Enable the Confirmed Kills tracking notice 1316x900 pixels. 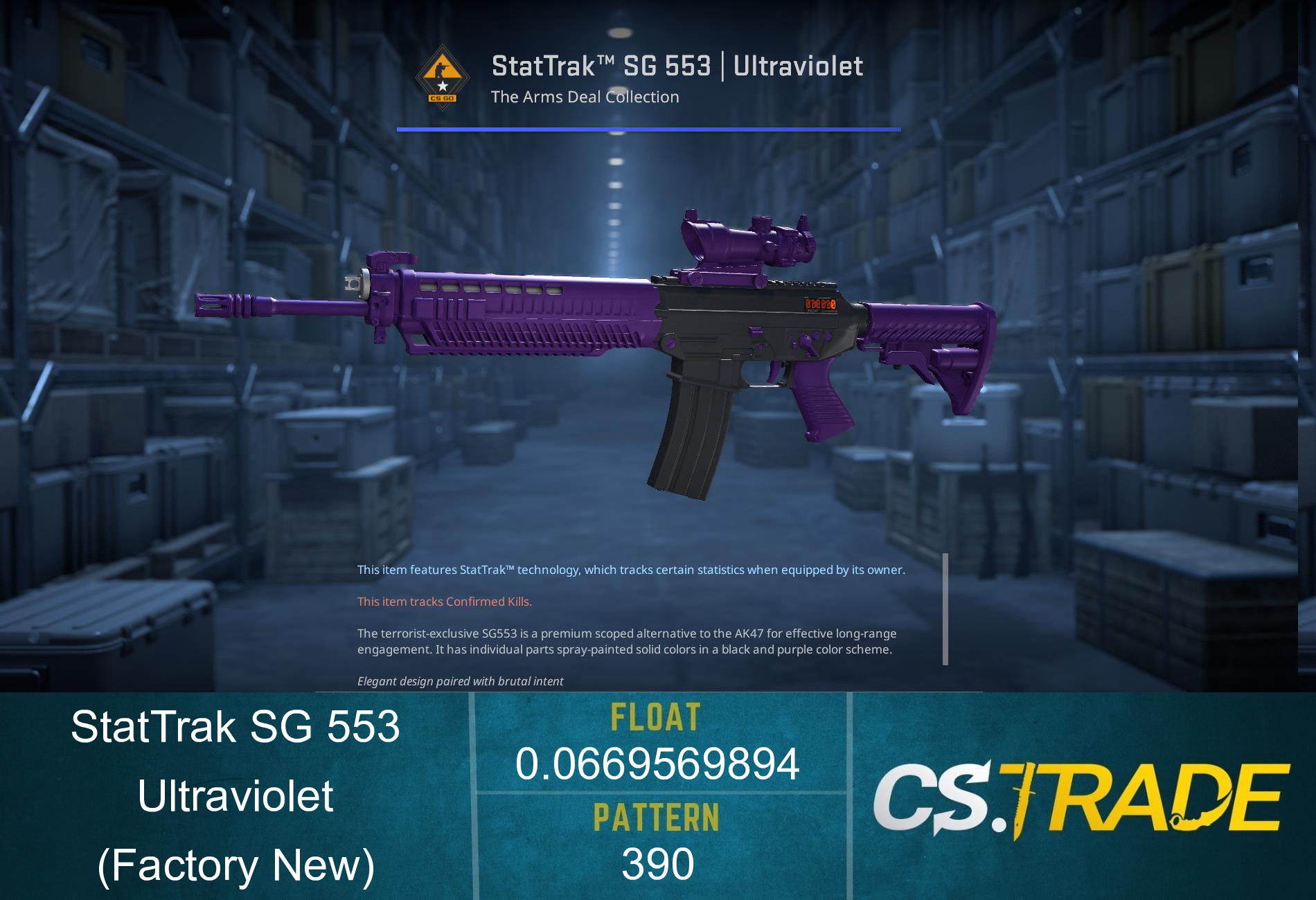tap(443, 602)
